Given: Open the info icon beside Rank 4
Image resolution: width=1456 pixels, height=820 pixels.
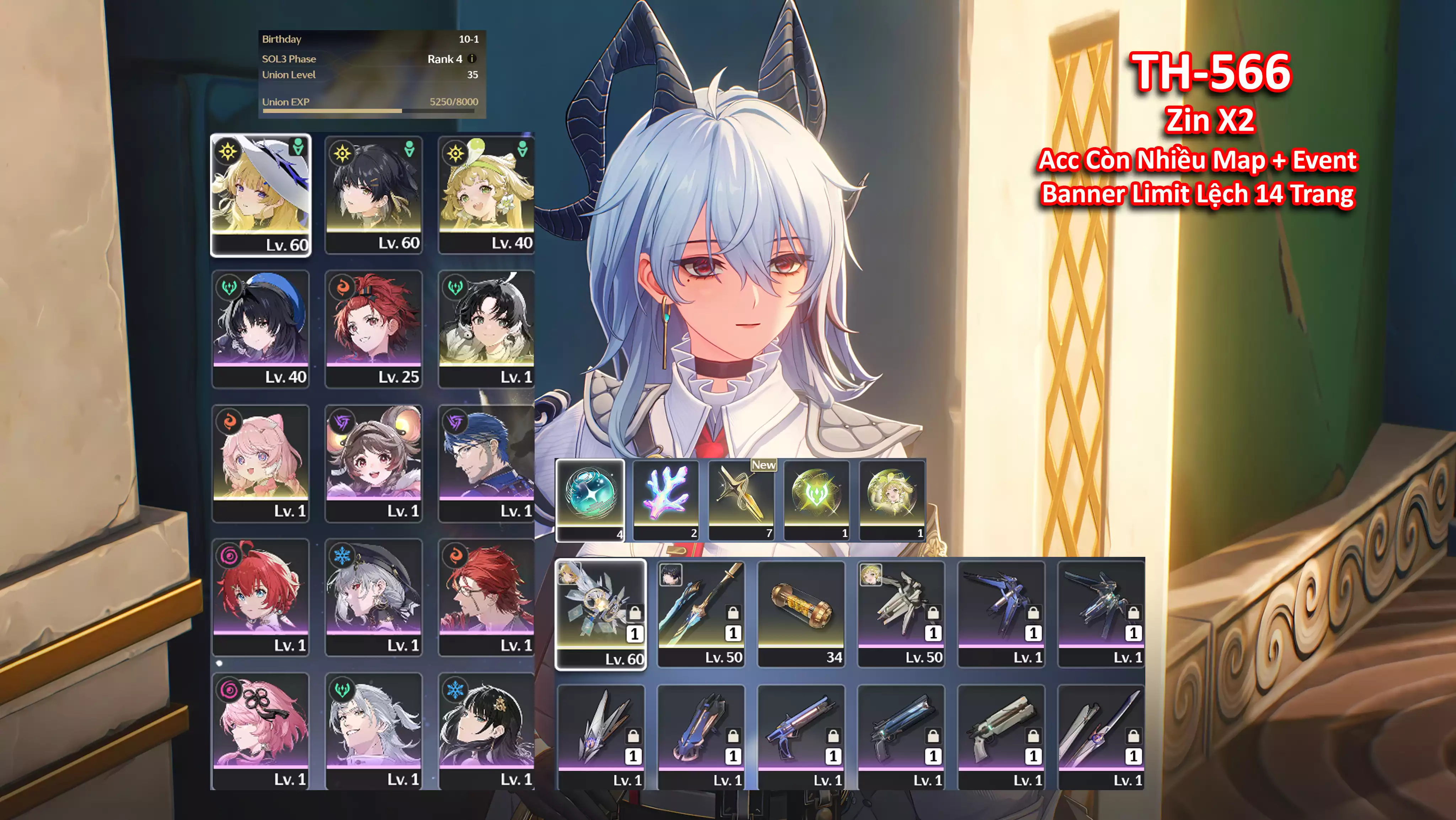Looking at the screenshot, I should pos(472,59).
